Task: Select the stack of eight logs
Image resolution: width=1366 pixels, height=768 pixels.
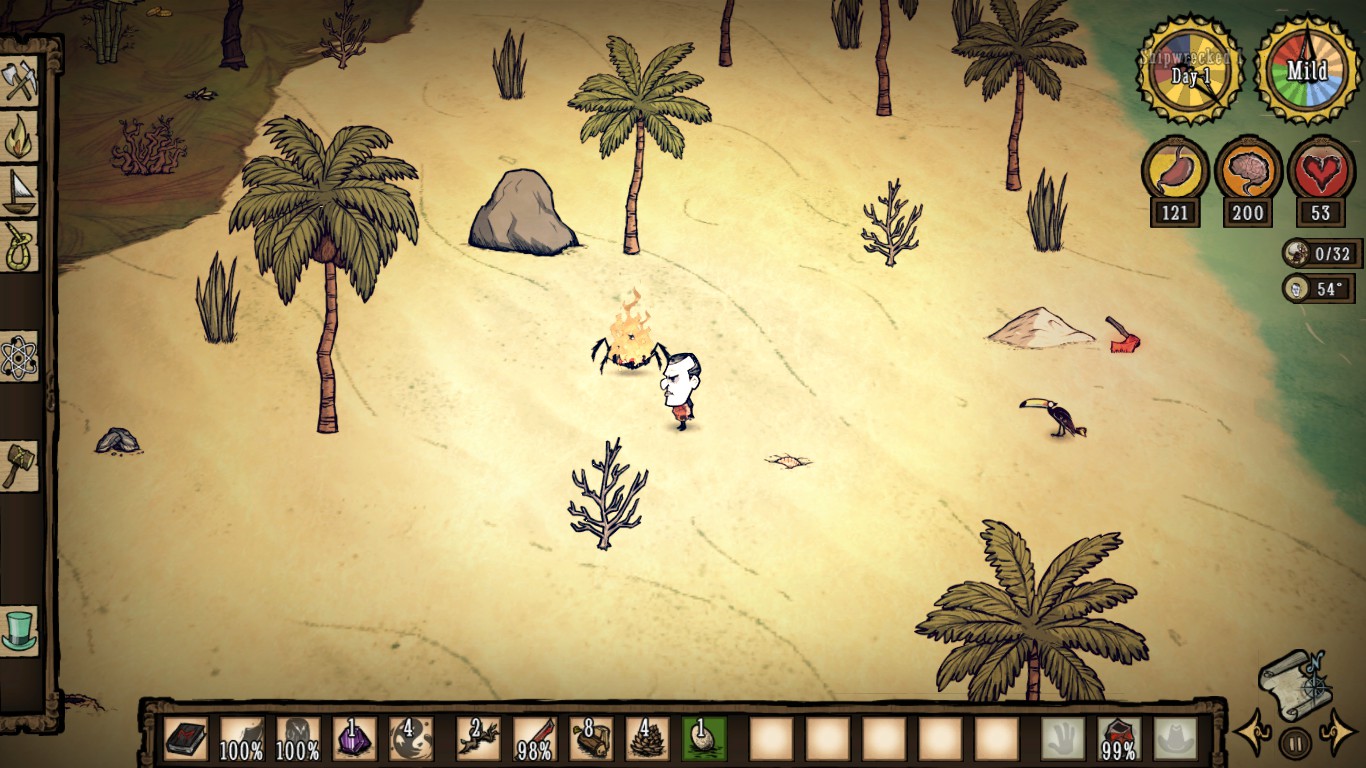Action: coord(592,739)
